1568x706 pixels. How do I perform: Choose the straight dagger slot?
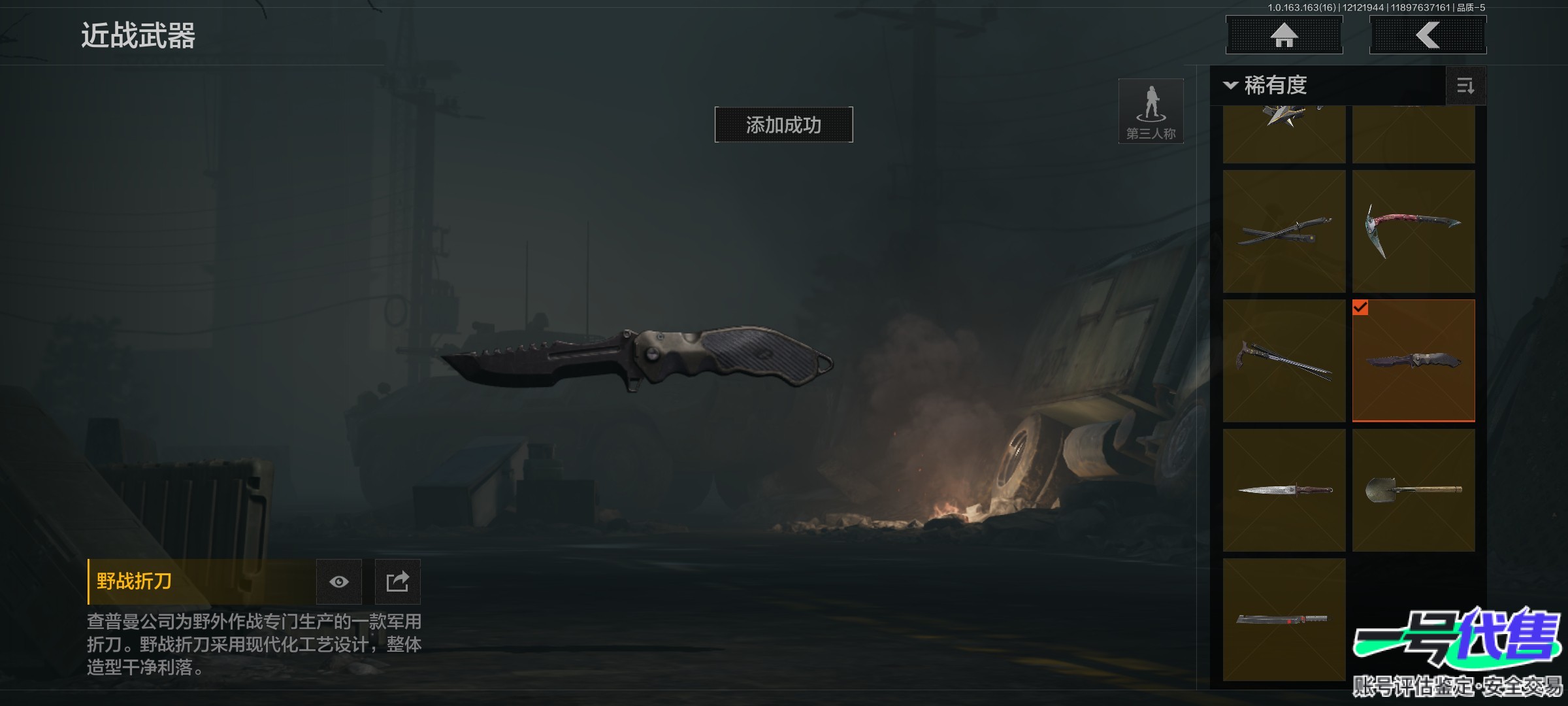tap(1284, 490)
